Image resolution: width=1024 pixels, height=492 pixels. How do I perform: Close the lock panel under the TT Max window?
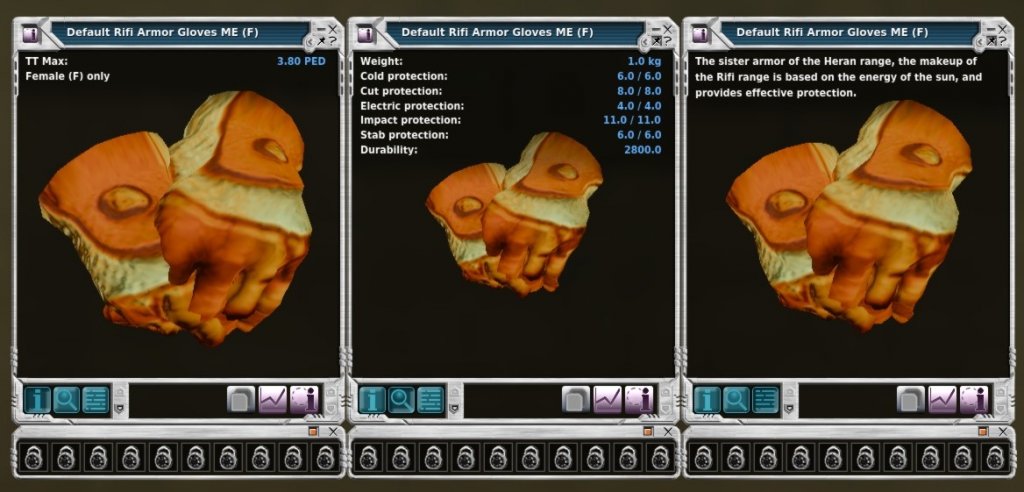333,431
